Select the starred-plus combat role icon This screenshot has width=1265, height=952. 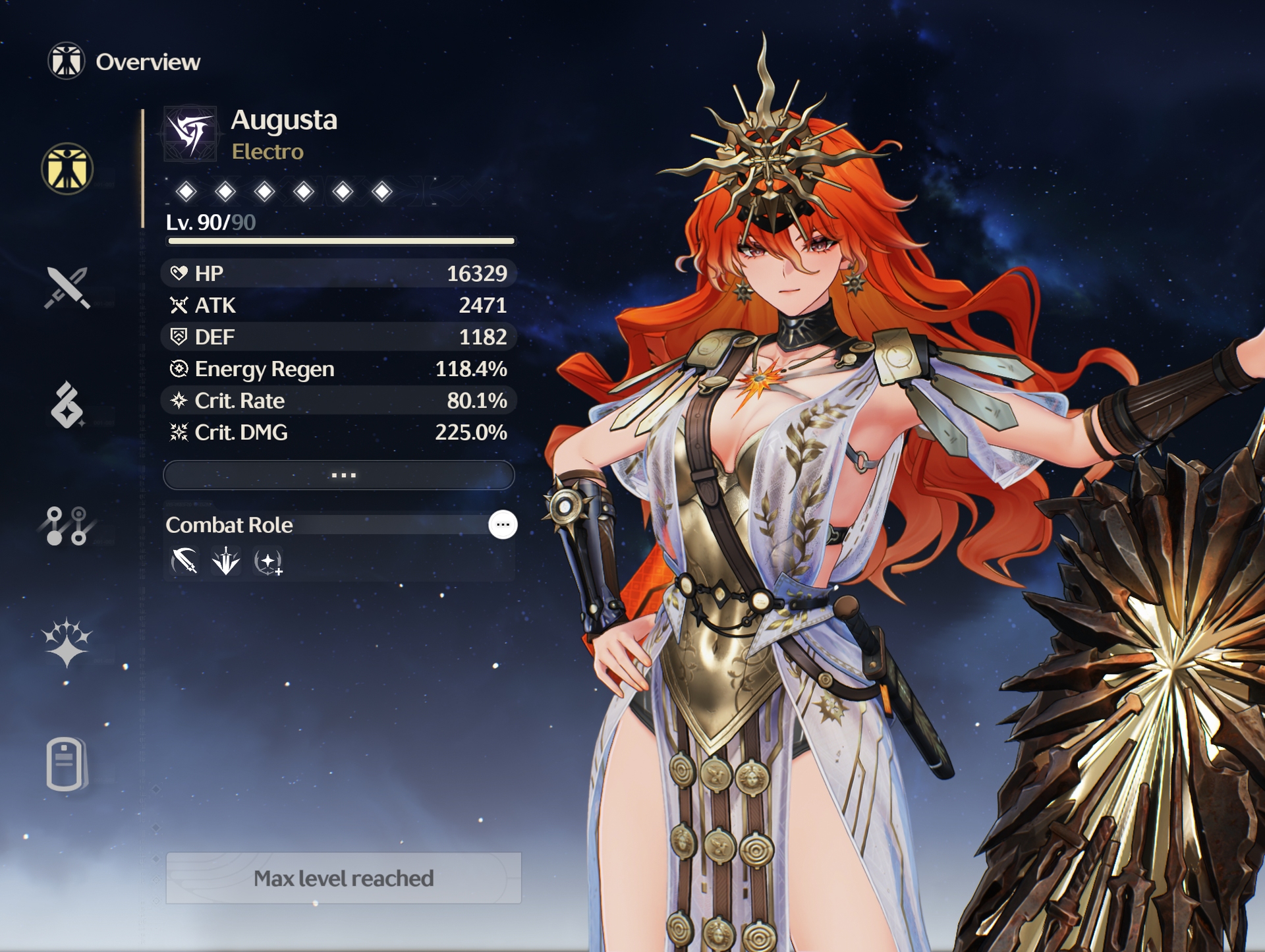268,562
